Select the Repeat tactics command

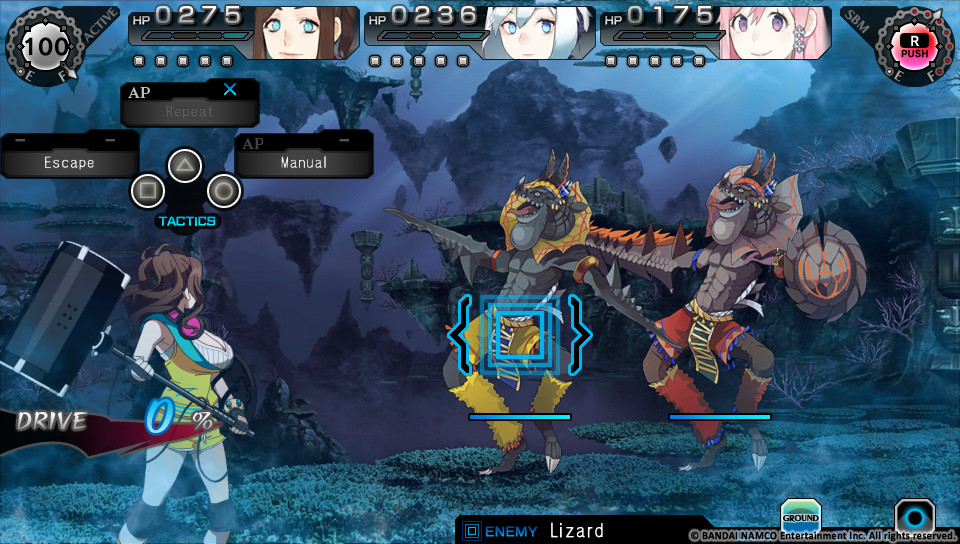(189, 111)
